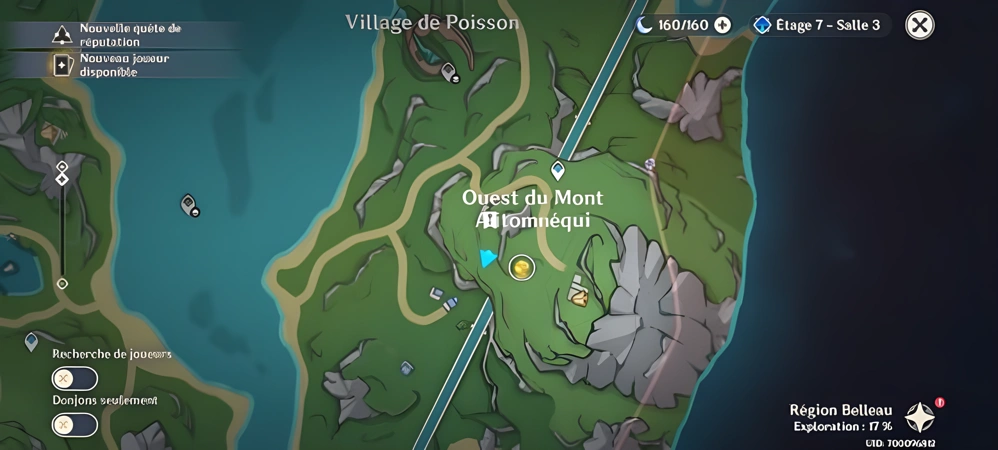Open the Région Belleau exploration star icon

click(919, 417)
